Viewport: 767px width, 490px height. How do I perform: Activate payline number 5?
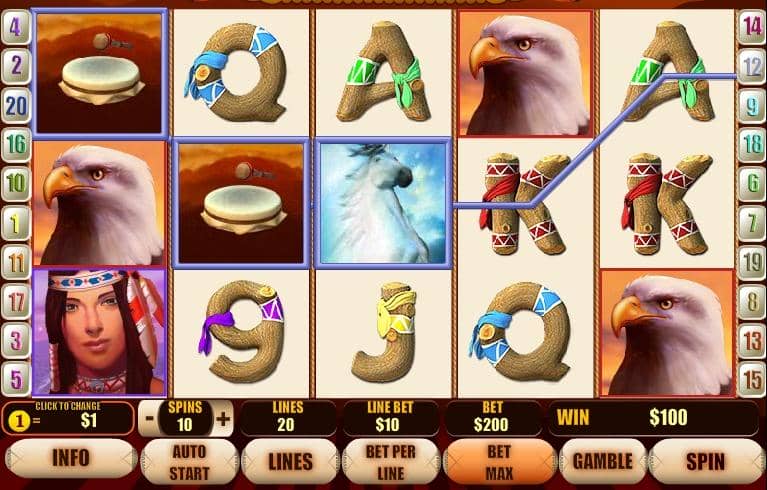[15, 378]
